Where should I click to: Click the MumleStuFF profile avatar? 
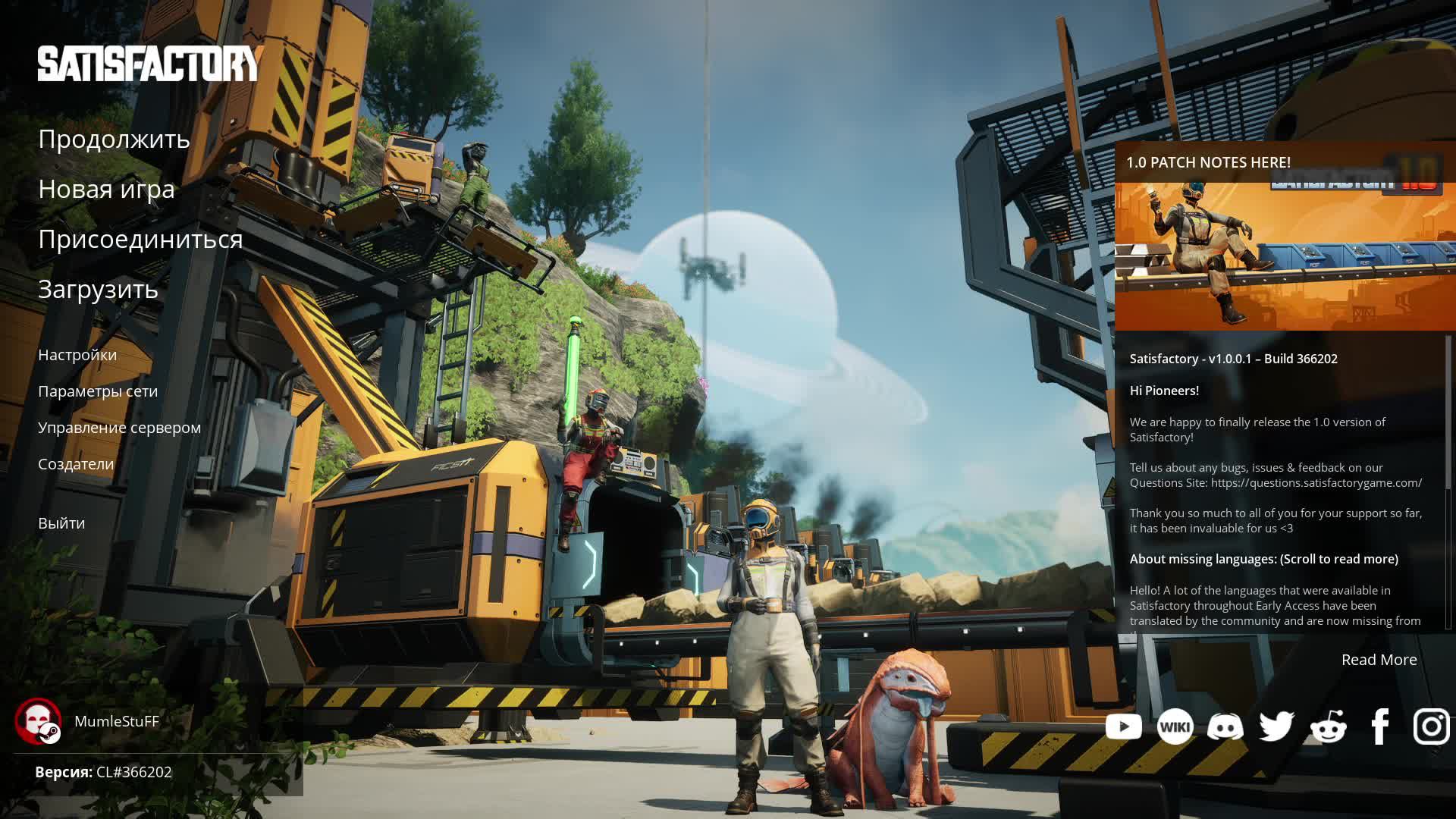[x=38, y=721]
